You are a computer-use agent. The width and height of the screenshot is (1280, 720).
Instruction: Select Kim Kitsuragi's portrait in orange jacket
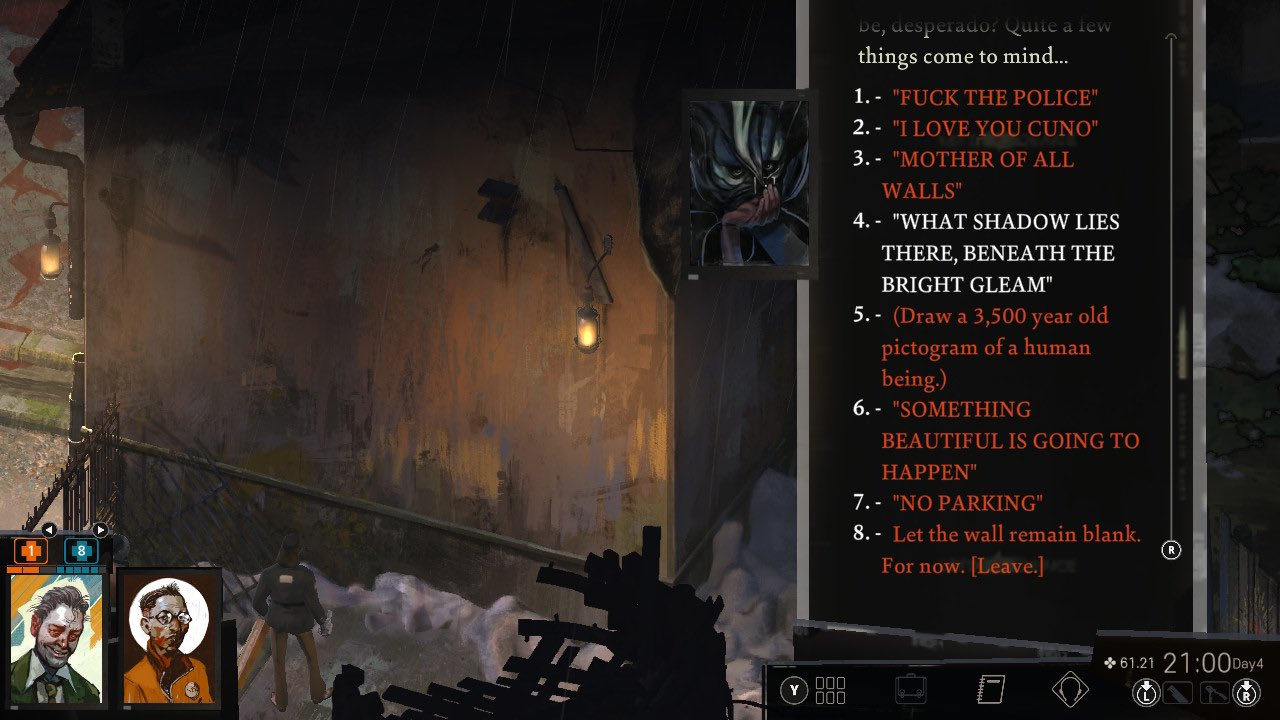click(170, 638)
